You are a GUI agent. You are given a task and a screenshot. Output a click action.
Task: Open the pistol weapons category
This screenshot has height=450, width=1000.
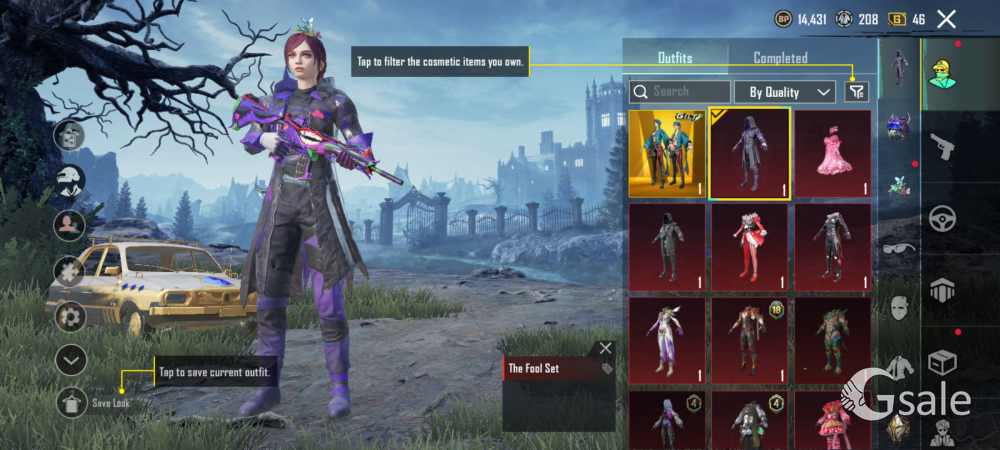943,148
